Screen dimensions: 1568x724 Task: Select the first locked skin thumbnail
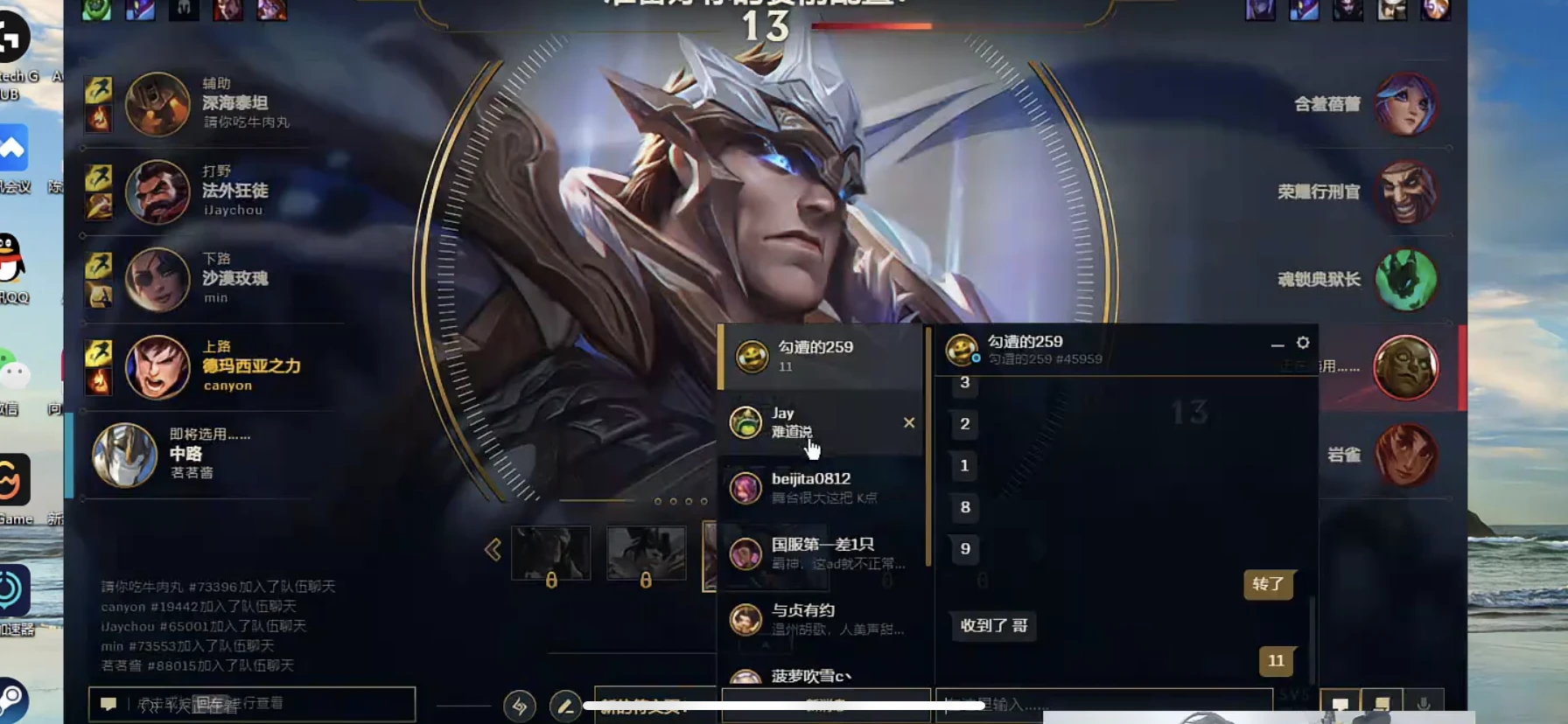(550, 553)
